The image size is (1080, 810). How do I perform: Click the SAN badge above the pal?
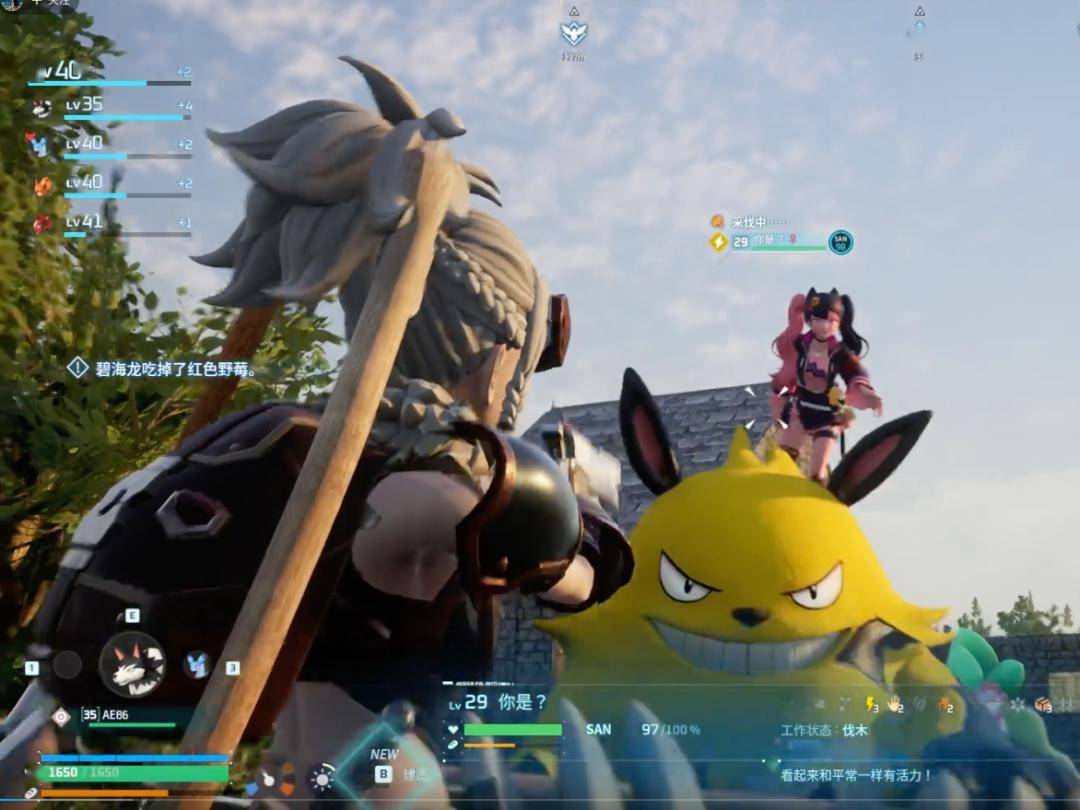point(841,242)
